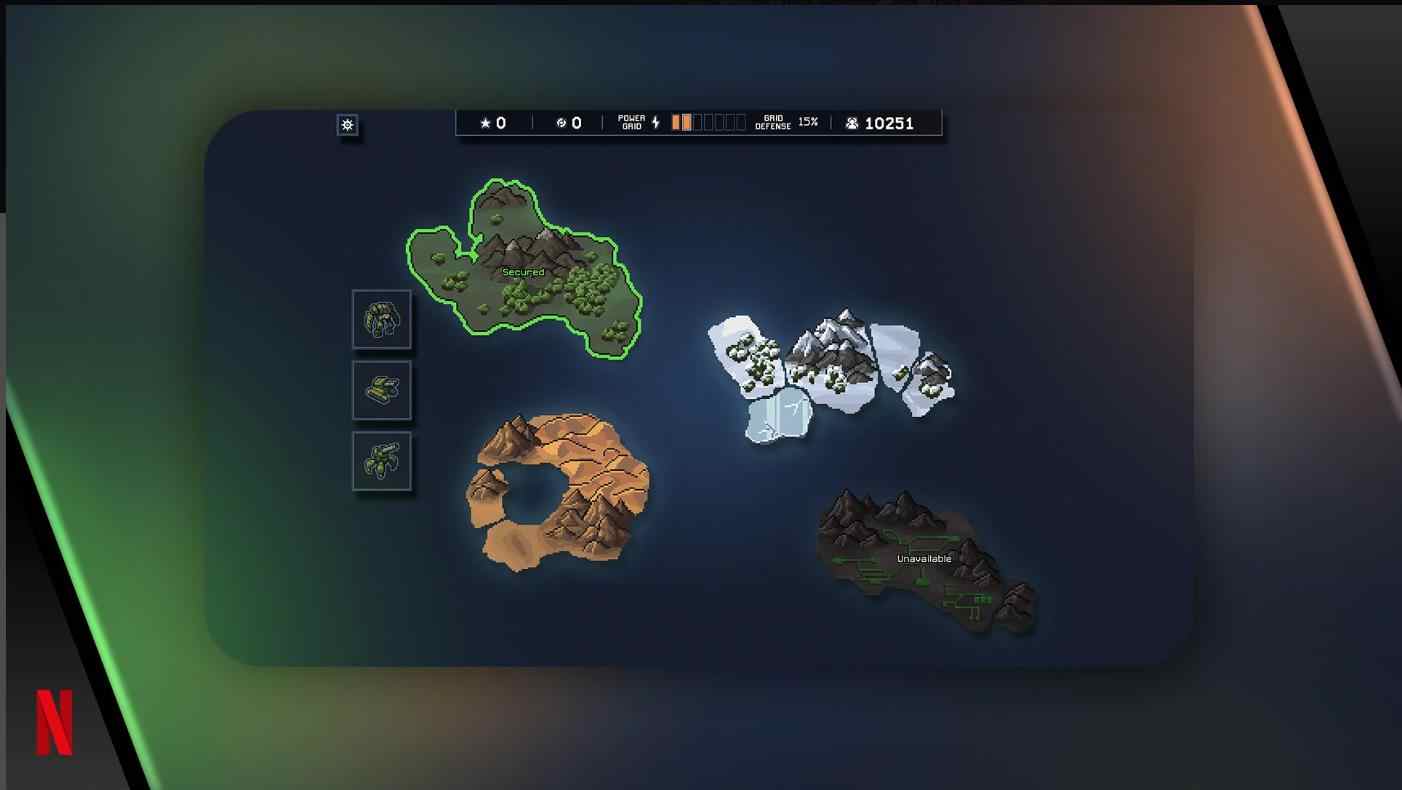
Task: Click the star counter icon
Action: [485, 123]
